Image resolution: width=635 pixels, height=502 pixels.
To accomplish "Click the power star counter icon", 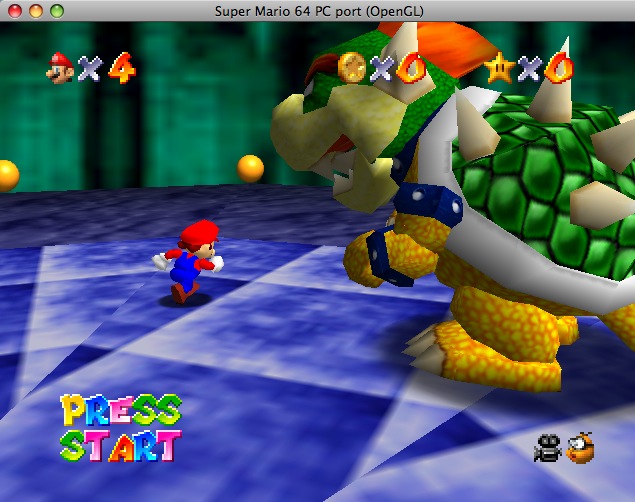I will (499, 67).
